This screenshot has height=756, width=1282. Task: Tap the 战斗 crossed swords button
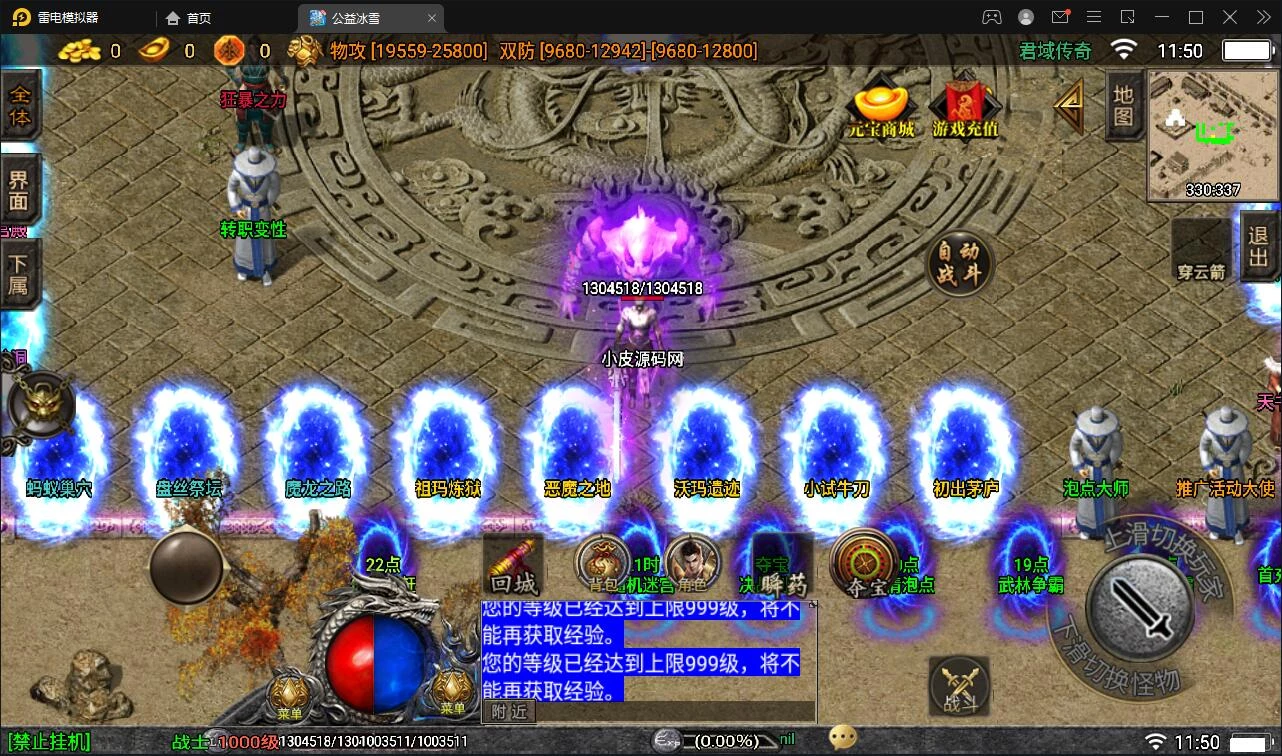pos(959,686)
